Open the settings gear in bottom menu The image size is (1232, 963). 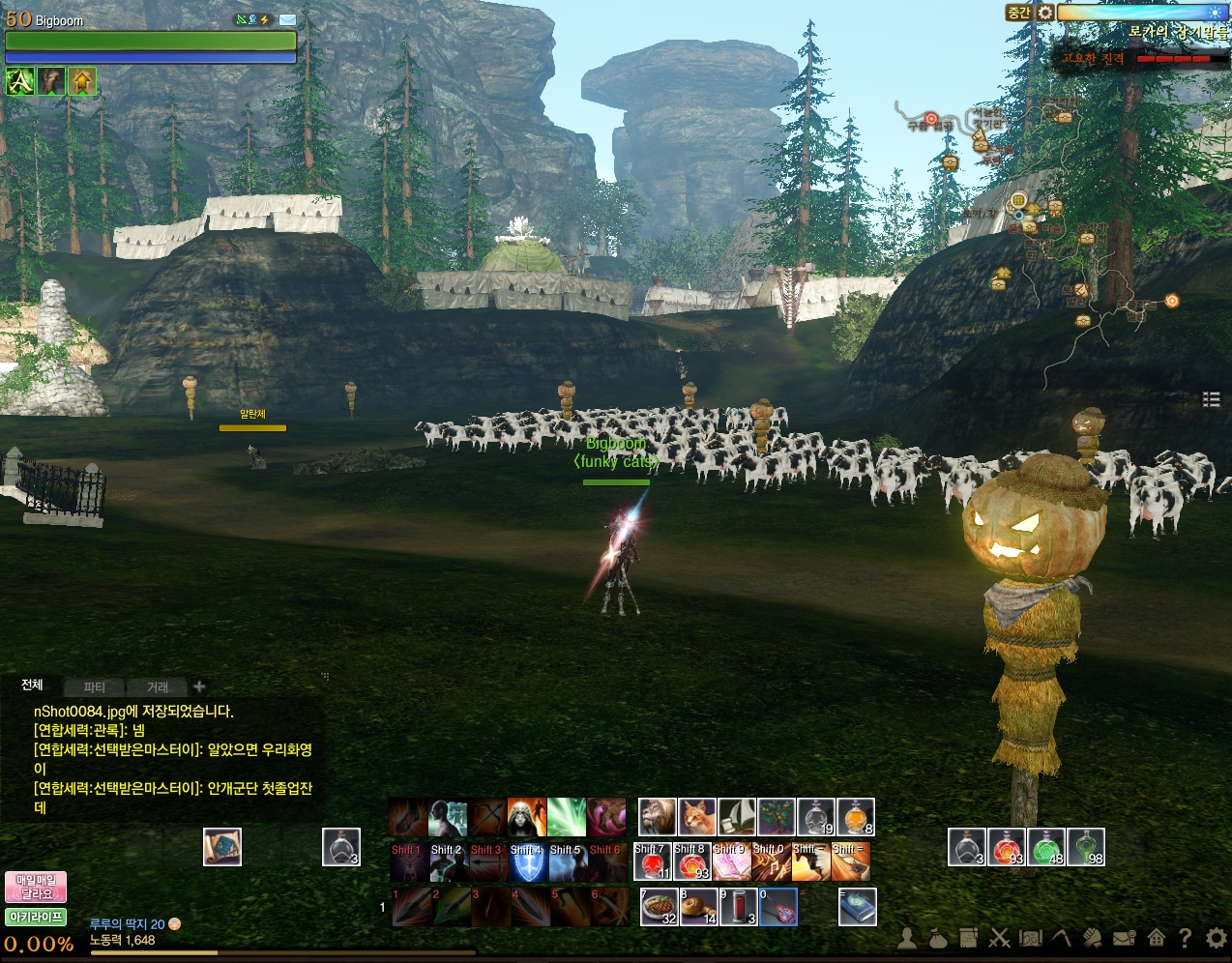pos(1217,937)
